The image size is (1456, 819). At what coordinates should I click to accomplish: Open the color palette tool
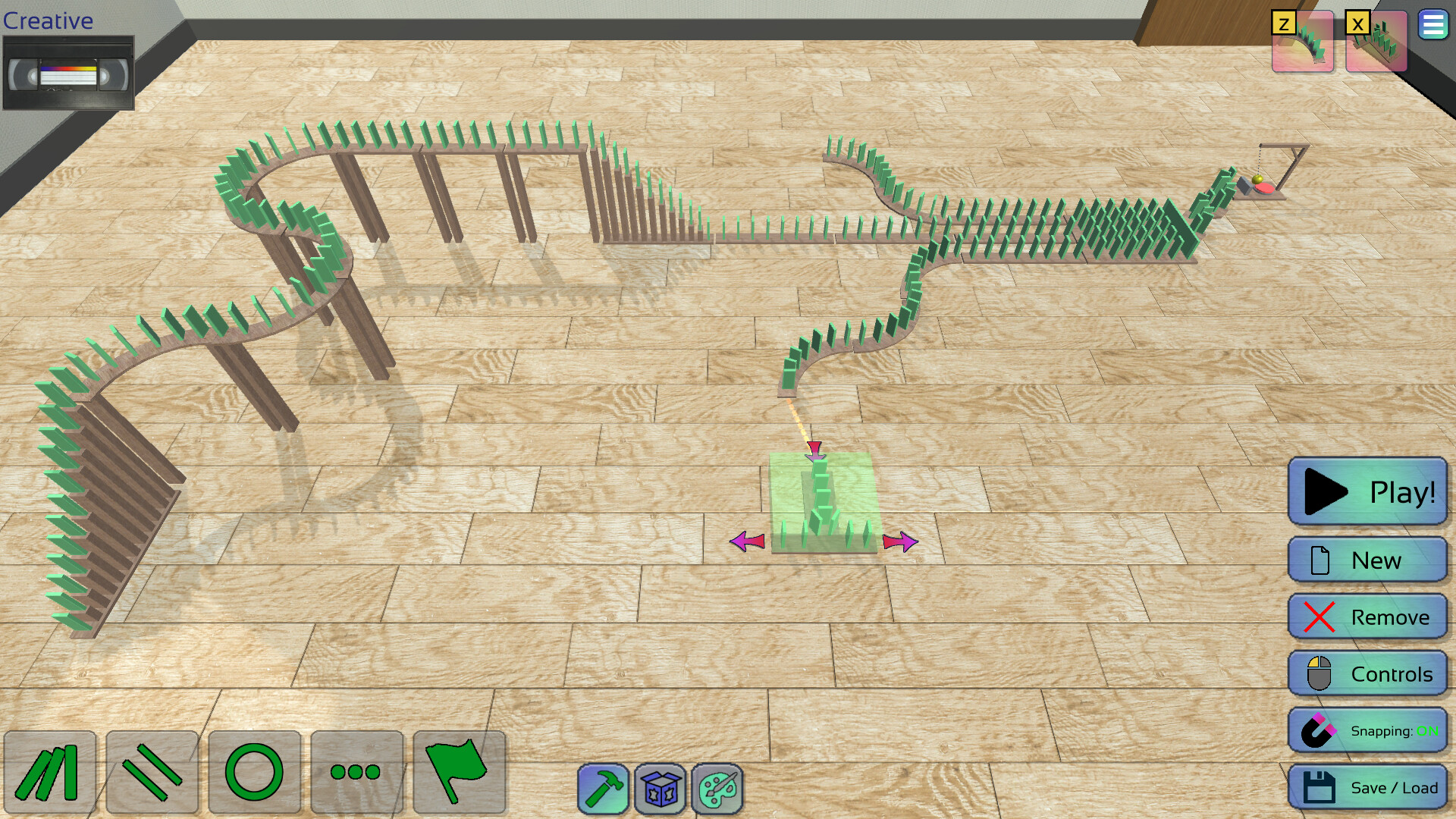(717, 789)
